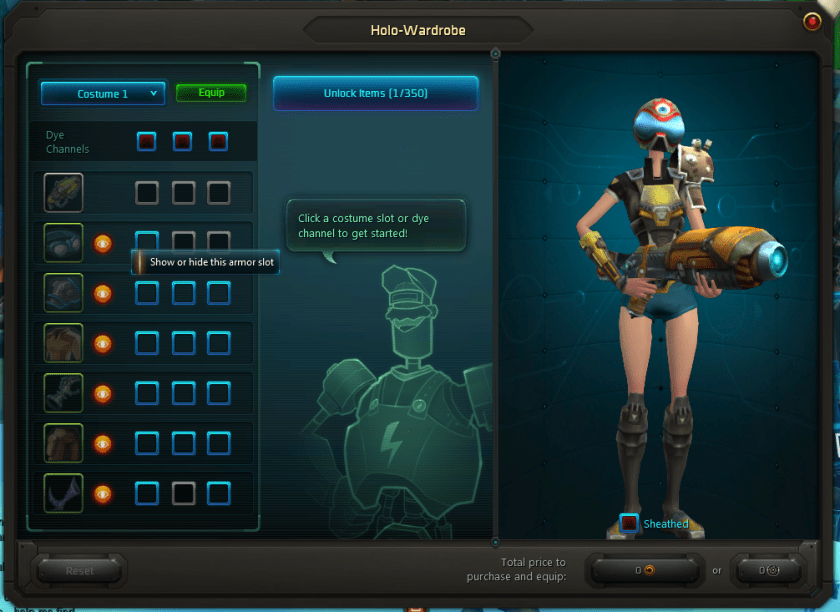The width and height of the screenshot is (840, 612).
Task: Close the Holo-Wardrobe window
Action: [811, 21]
